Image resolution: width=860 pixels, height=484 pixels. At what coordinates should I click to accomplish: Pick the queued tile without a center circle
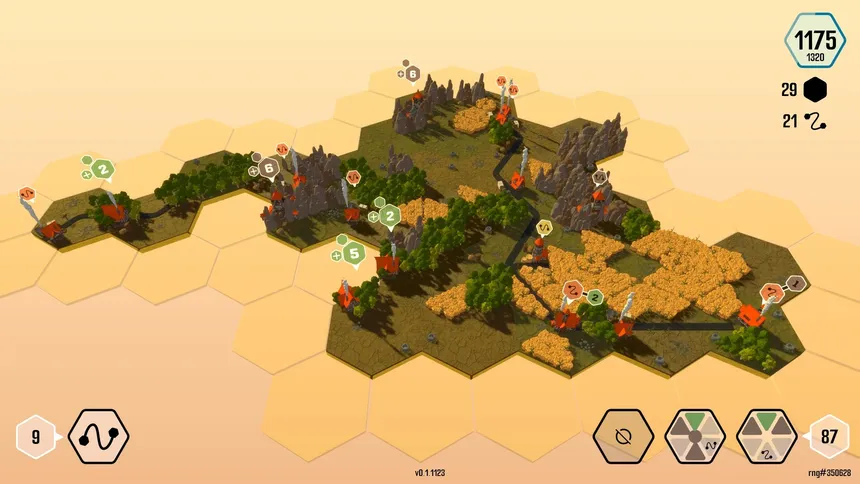coord(767,437)
